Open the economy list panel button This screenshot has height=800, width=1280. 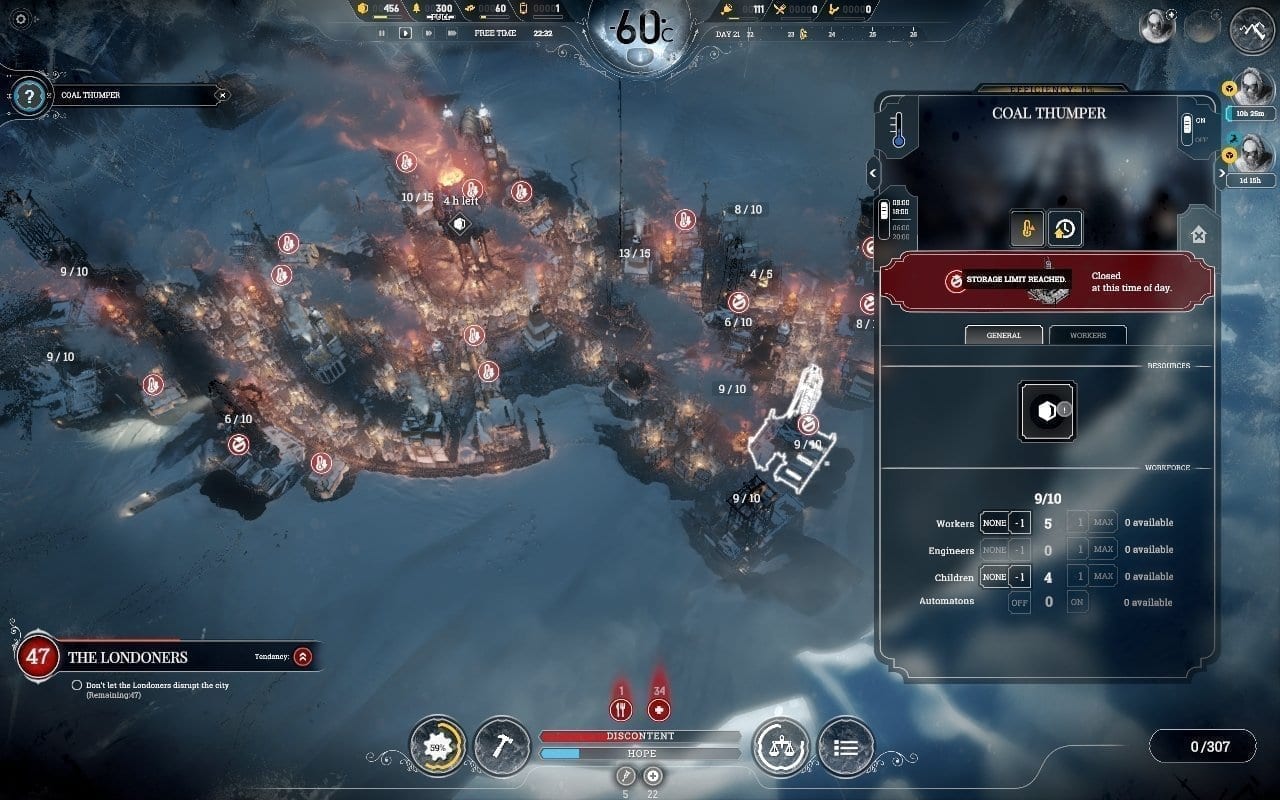click(x=846, y=746)
